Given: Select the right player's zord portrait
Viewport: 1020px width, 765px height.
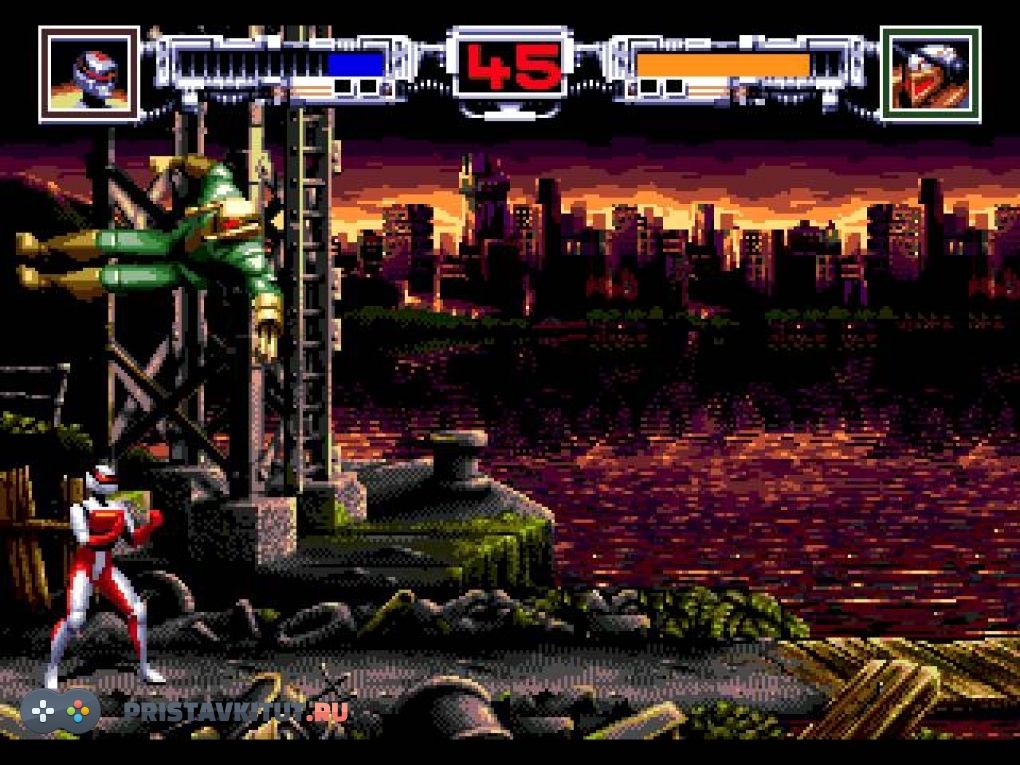Looking at the screenshot, I should (x=930, y=73).
